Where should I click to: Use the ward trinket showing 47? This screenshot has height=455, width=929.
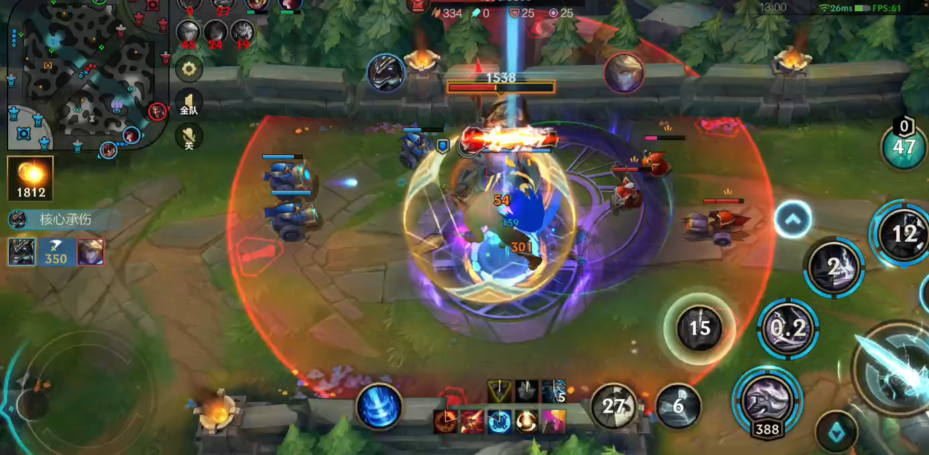click(904, 147)
